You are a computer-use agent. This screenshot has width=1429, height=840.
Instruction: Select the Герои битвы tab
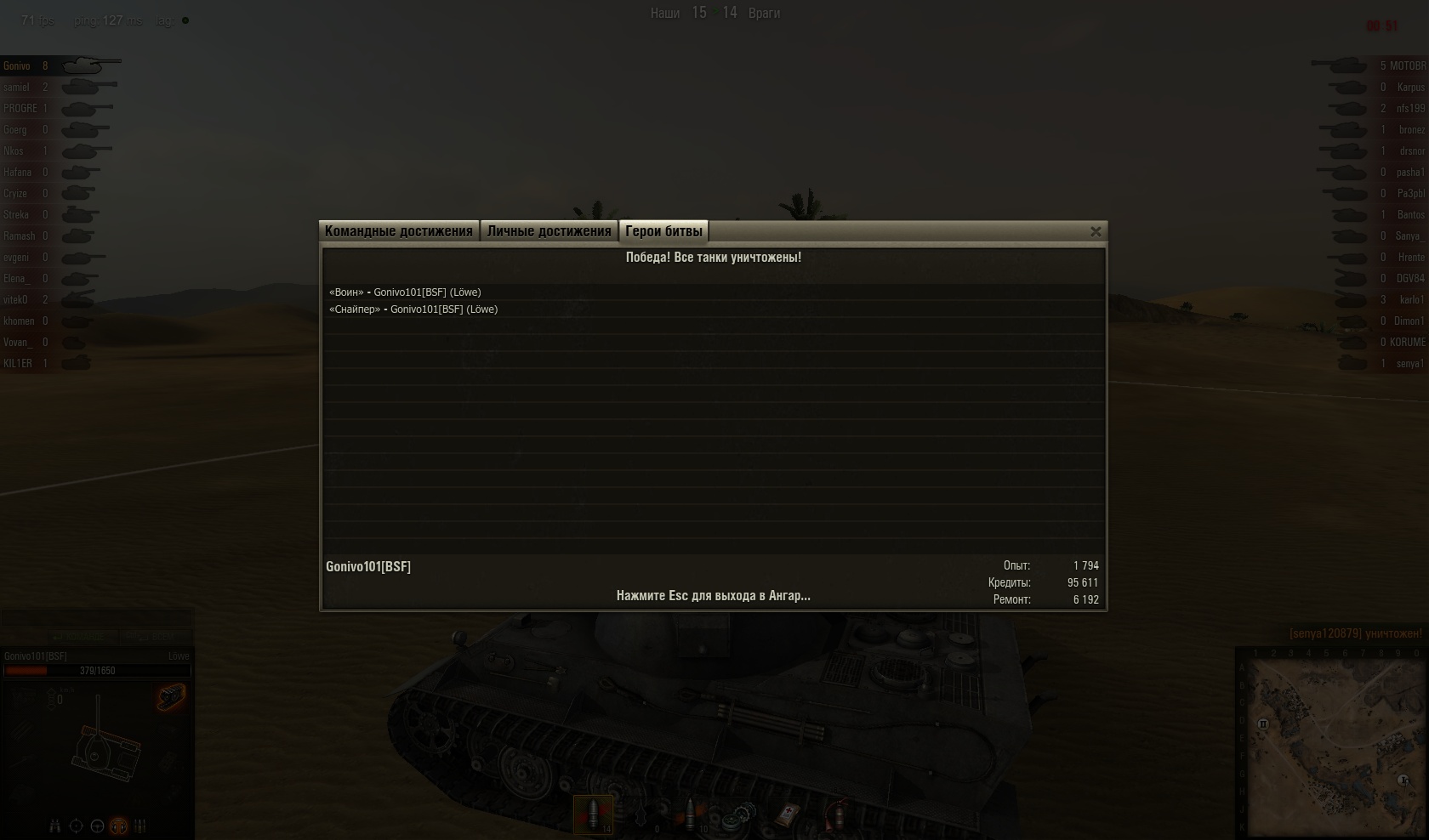click(663, 231)
